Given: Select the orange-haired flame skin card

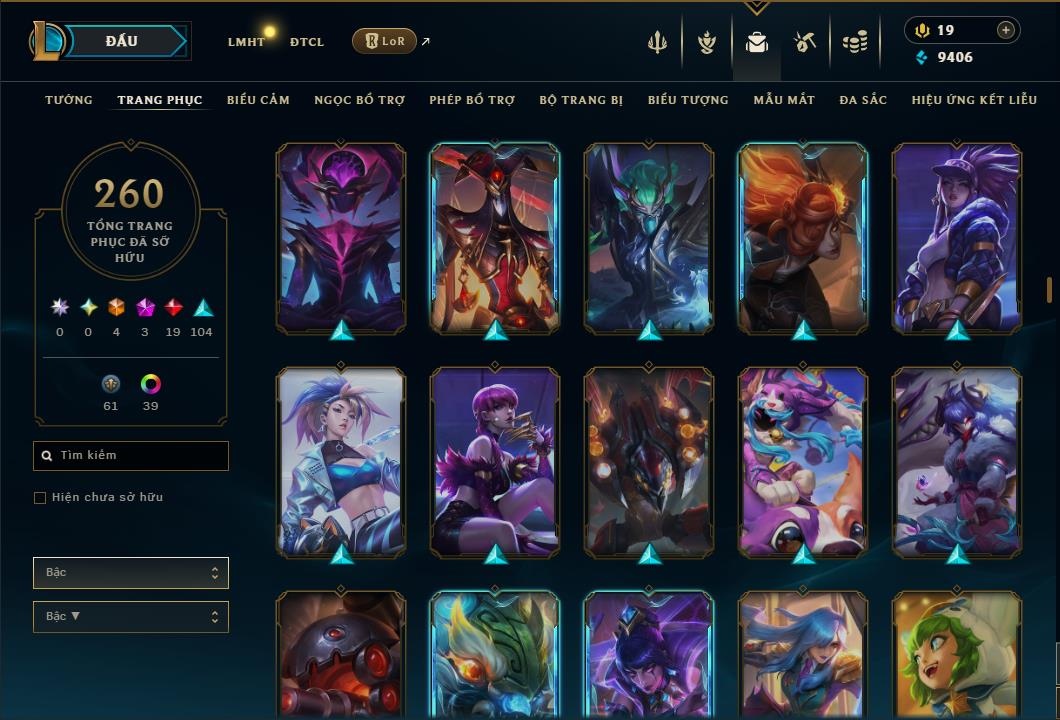Looking at the screenshot, I should click(803, 237).
